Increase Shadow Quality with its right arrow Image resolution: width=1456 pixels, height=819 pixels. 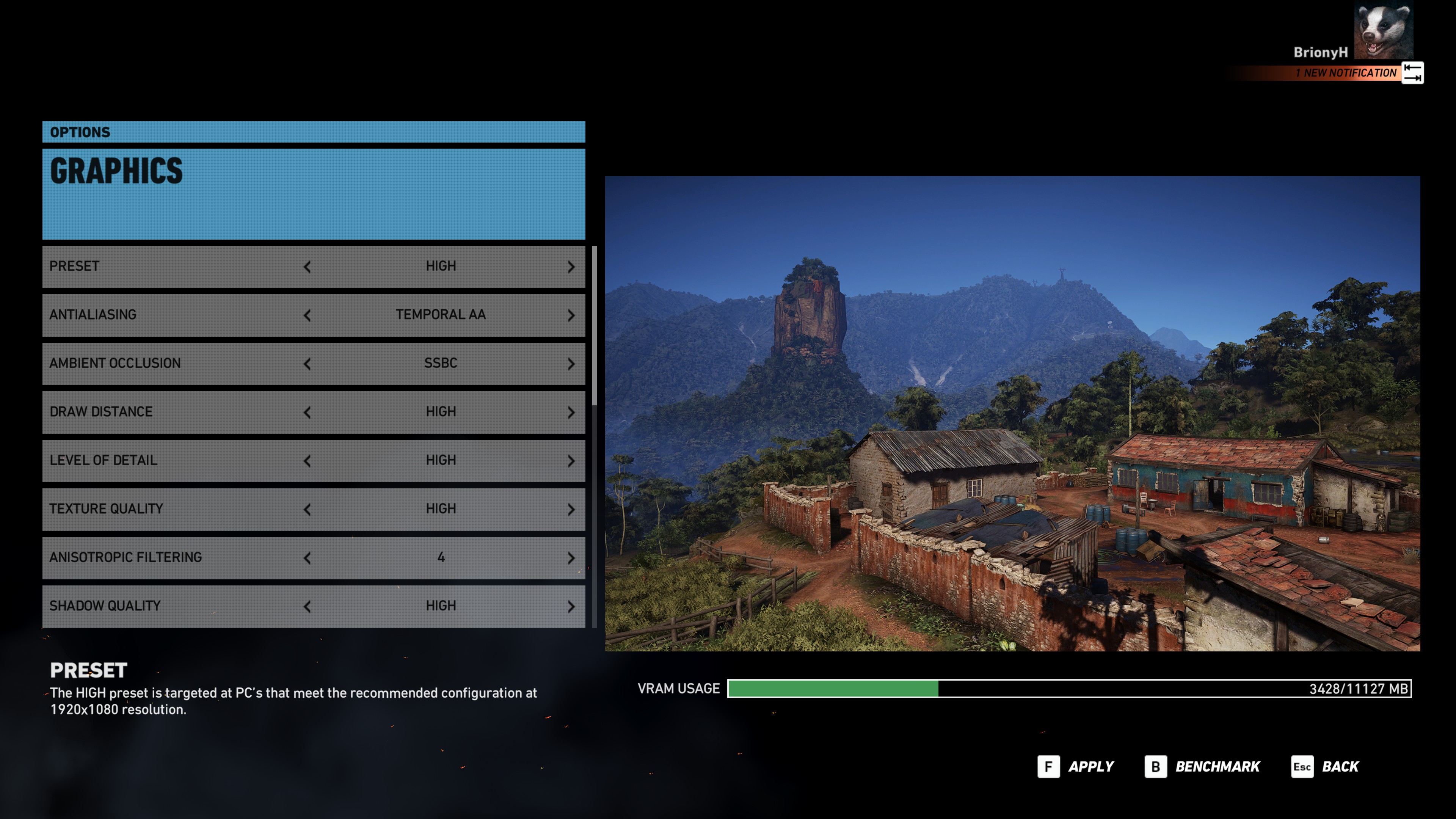(571, 607)
